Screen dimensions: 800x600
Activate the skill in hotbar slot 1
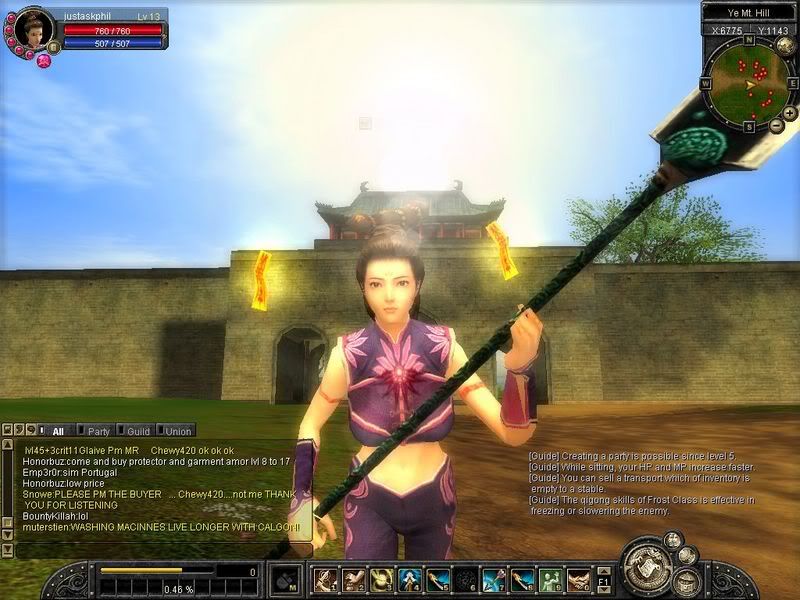(x=325, y=580)
